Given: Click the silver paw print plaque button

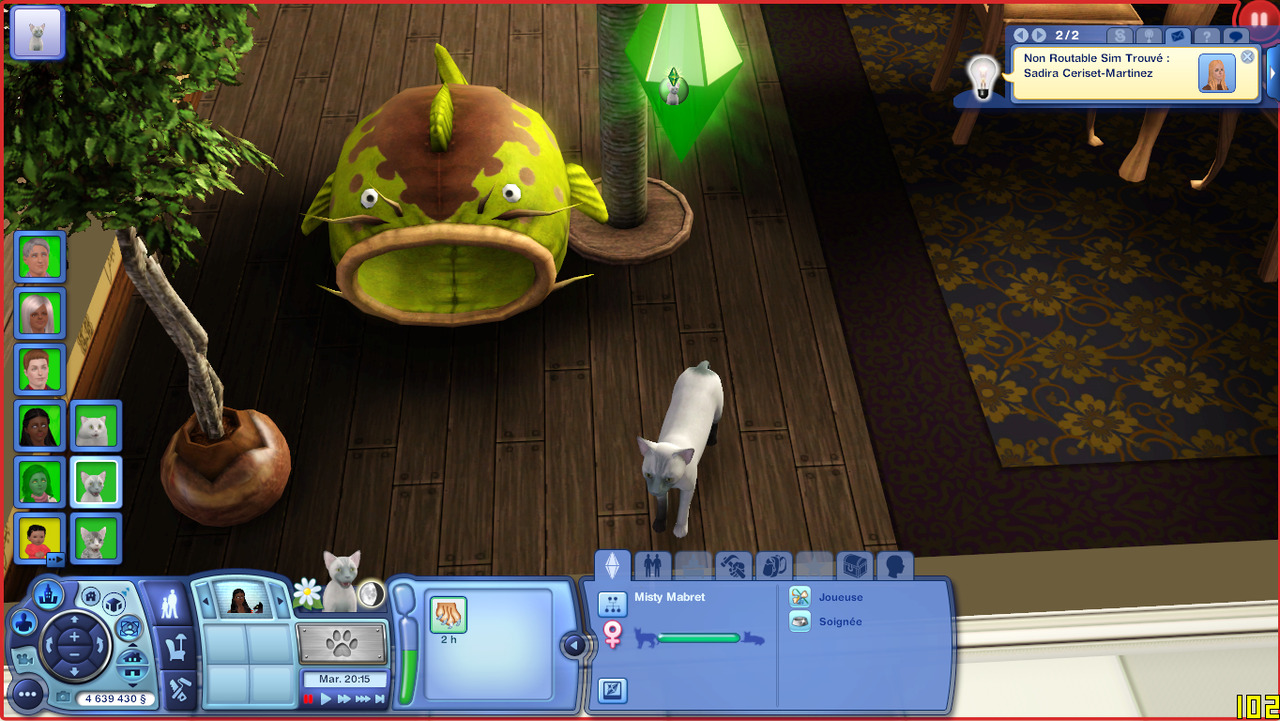Looking at the screenshot, I should point(342,644).
